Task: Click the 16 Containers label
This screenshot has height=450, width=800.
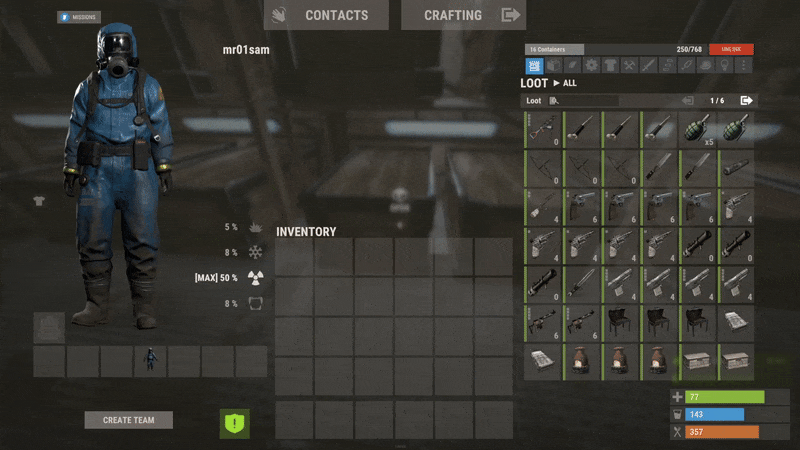Action: pyautogui.click(x=555, y=49)
